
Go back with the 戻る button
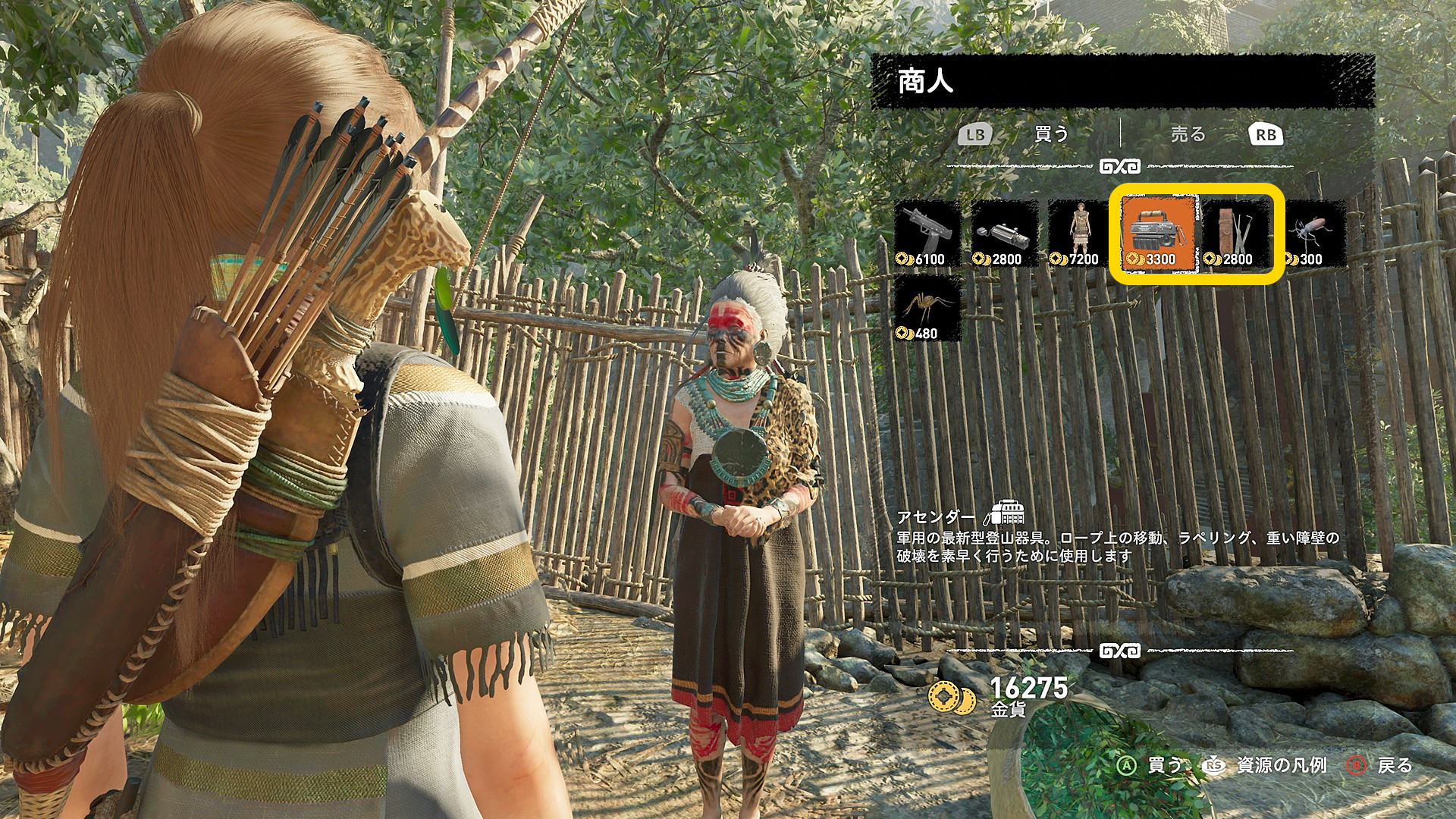(1380, 765)
